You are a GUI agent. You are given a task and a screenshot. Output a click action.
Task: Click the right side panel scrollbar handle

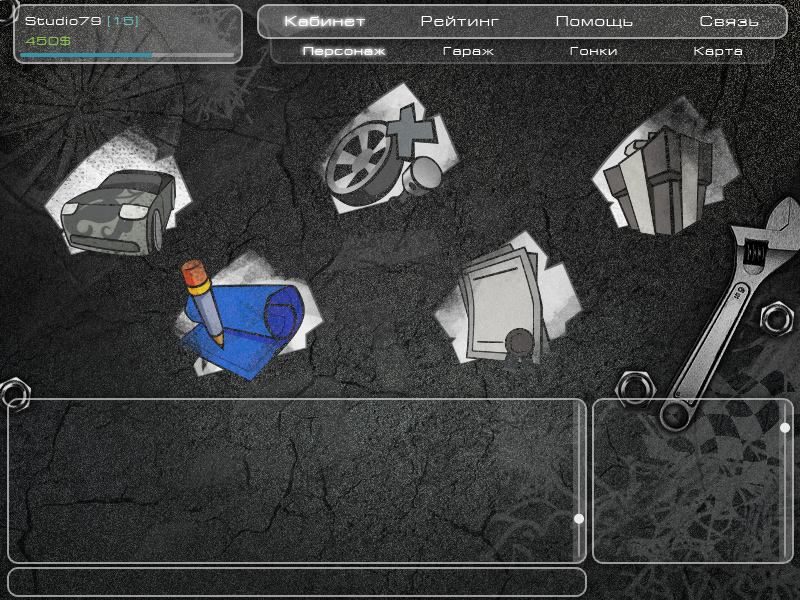pos(785,428)
